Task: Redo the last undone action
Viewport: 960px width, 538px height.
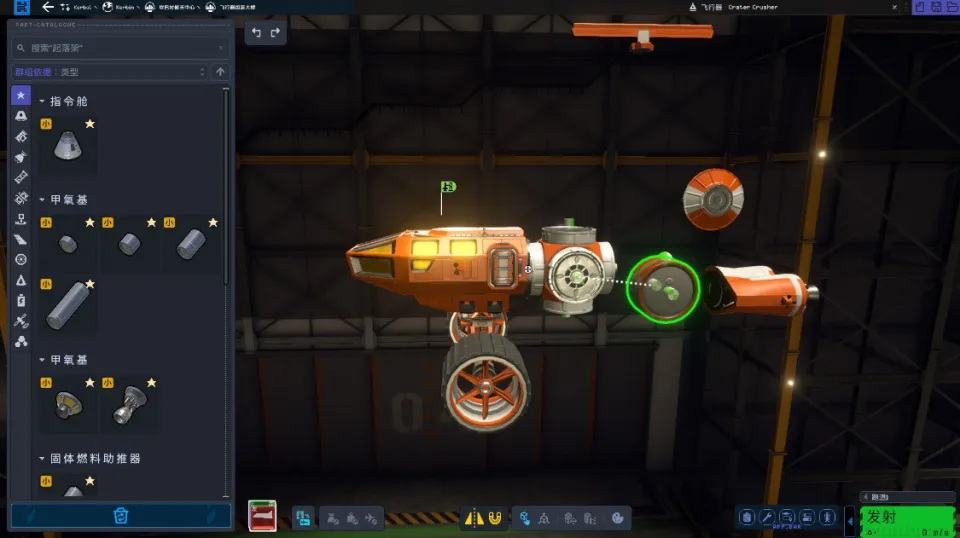Action: [275, 33]
